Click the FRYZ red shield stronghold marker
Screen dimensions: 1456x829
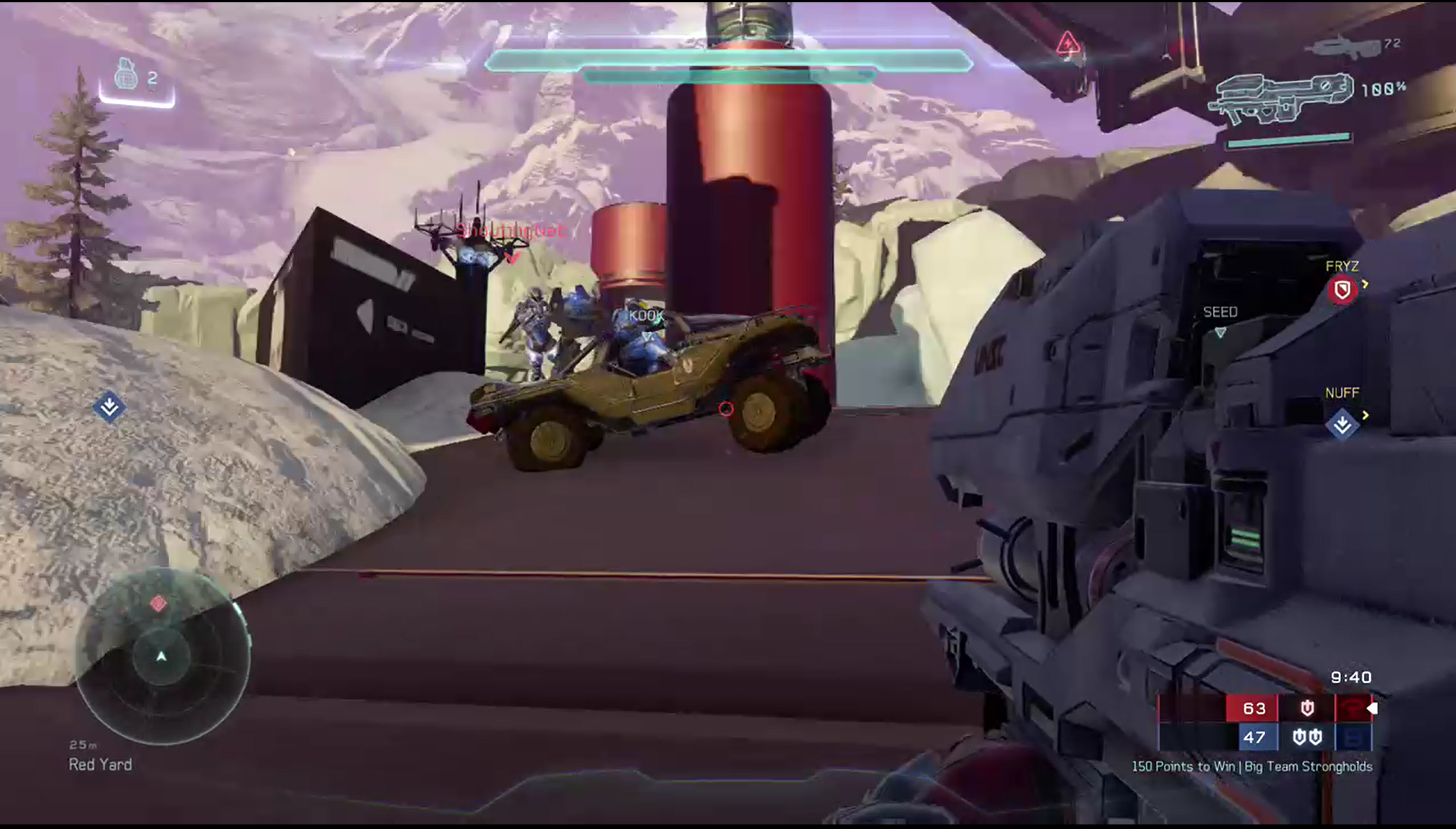point(1342,290)
